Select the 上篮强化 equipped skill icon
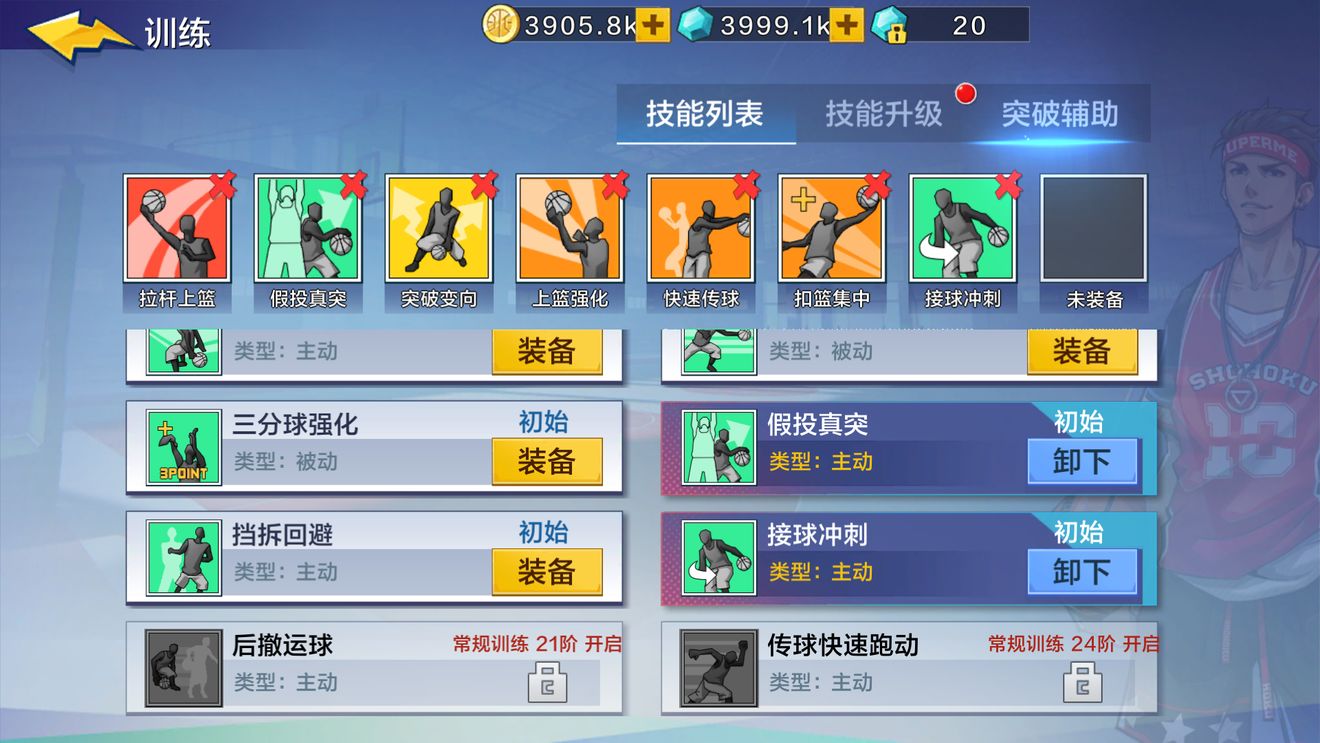The width and height of the screenshot is (1320, 743). [x=570, y=230]
